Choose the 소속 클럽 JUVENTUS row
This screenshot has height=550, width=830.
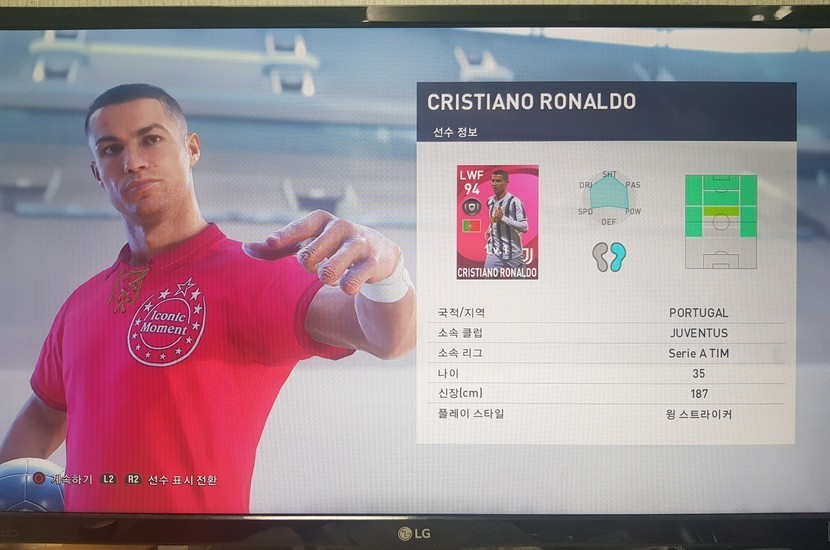pos(606,333)
